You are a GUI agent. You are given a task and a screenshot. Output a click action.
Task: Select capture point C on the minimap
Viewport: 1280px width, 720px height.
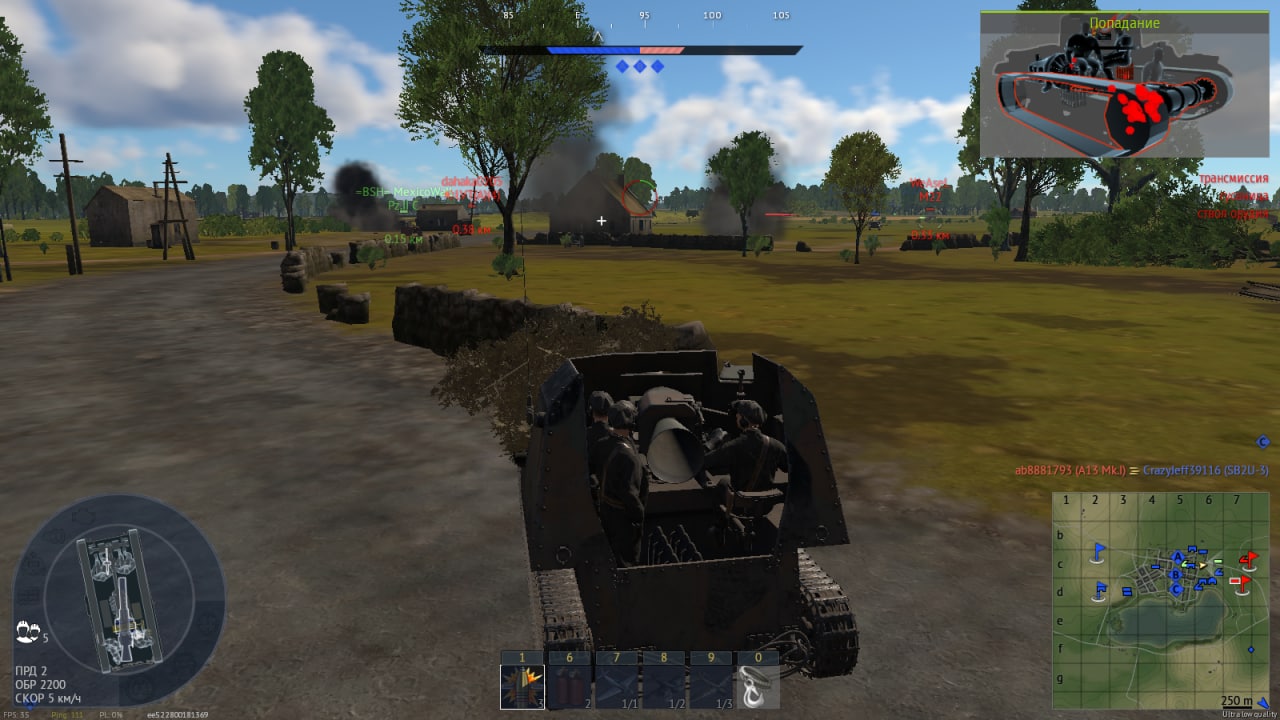click(1176, 589)
